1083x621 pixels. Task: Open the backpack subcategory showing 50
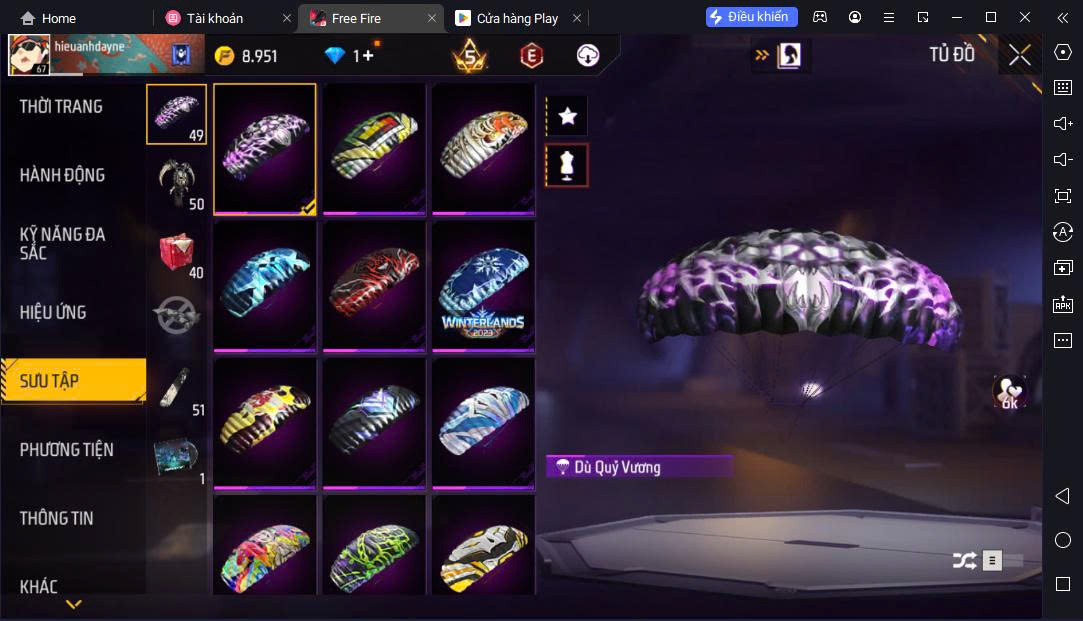pos(176,182)
